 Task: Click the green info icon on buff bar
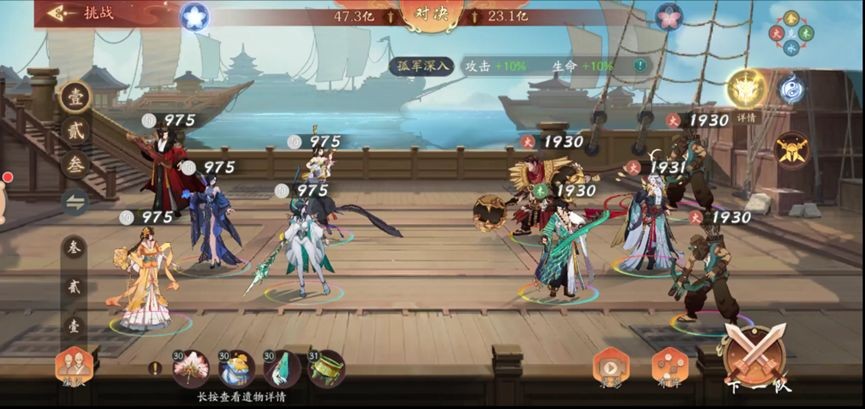[639, 65]
